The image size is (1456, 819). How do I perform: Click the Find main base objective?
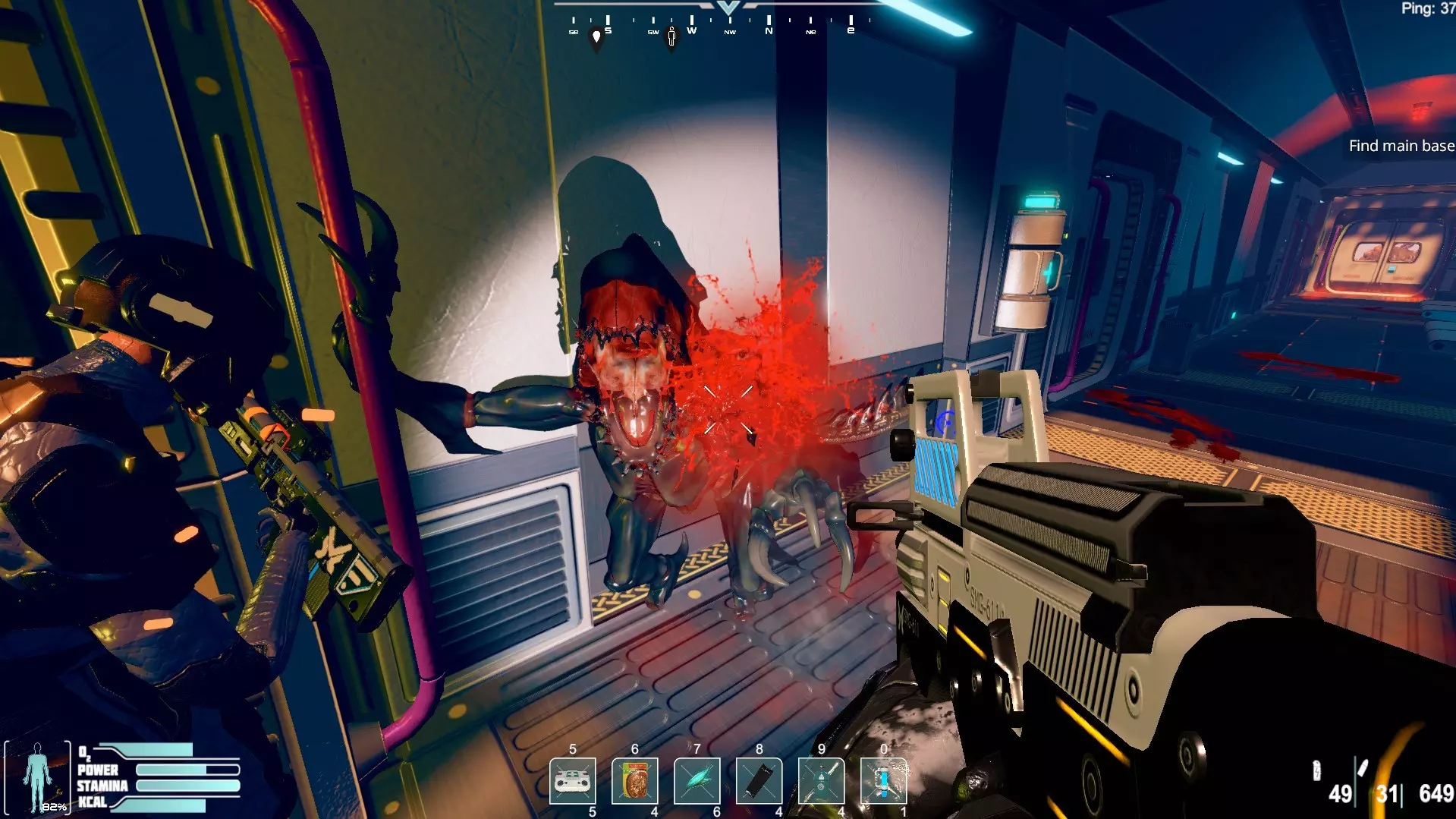pyautogui.click(x=1401, y=146)
